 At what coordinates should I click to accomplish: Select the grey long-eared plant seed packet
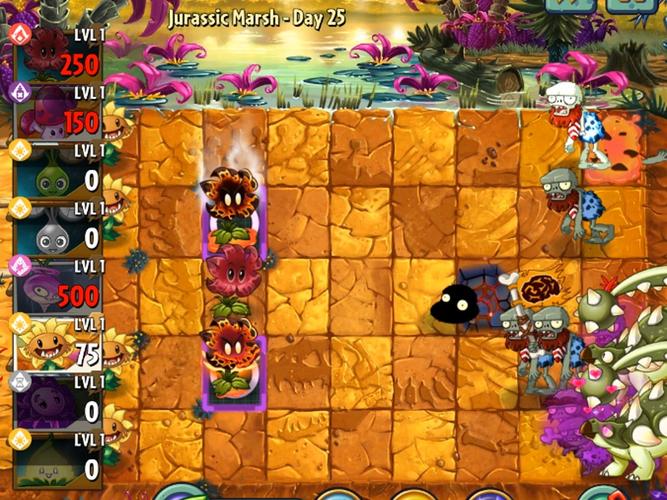click(x=57, y=228)
